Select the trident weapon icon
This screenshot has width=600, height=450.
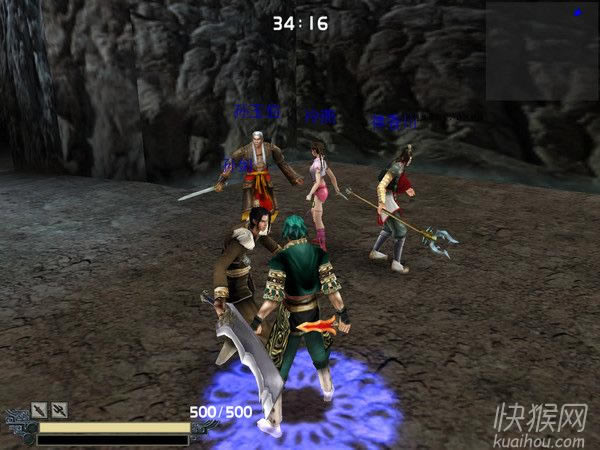[60, 409]
